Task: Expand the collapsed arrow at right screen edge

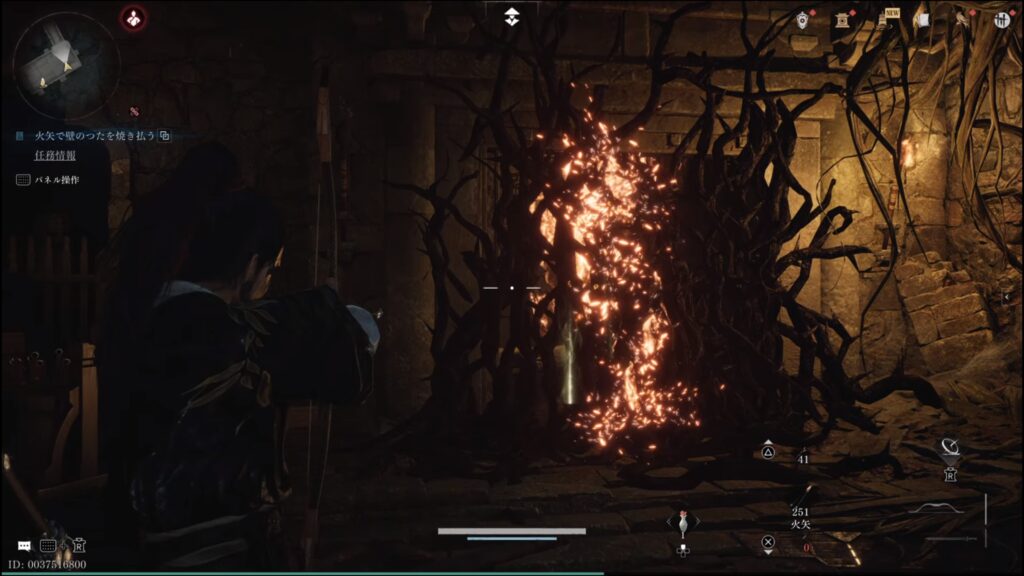Action: pos(1006,297)
